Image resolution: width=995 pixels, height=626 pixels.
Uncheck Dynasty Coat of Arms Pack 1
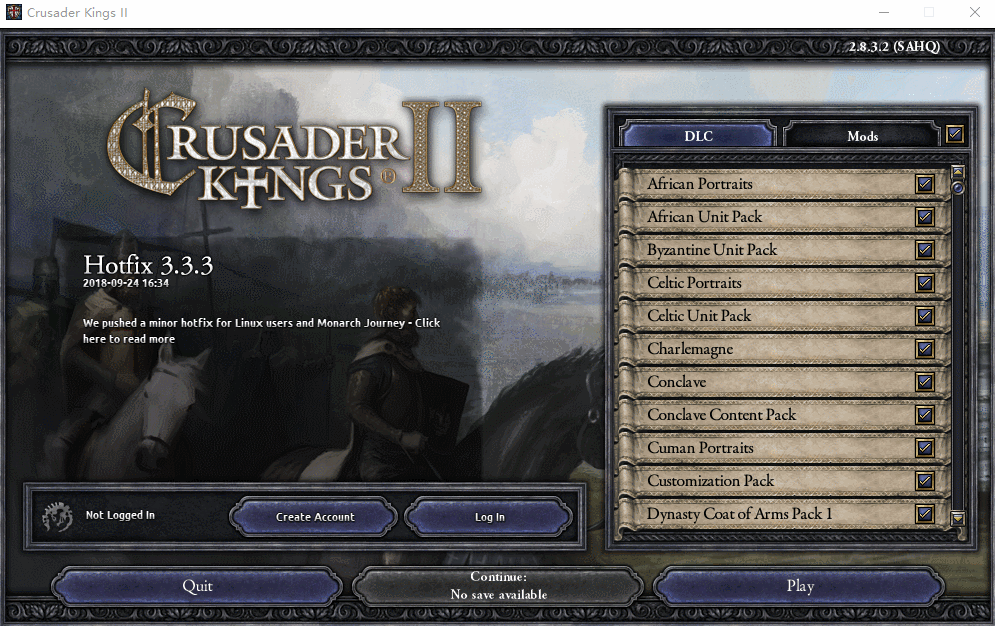click(925, 514)
